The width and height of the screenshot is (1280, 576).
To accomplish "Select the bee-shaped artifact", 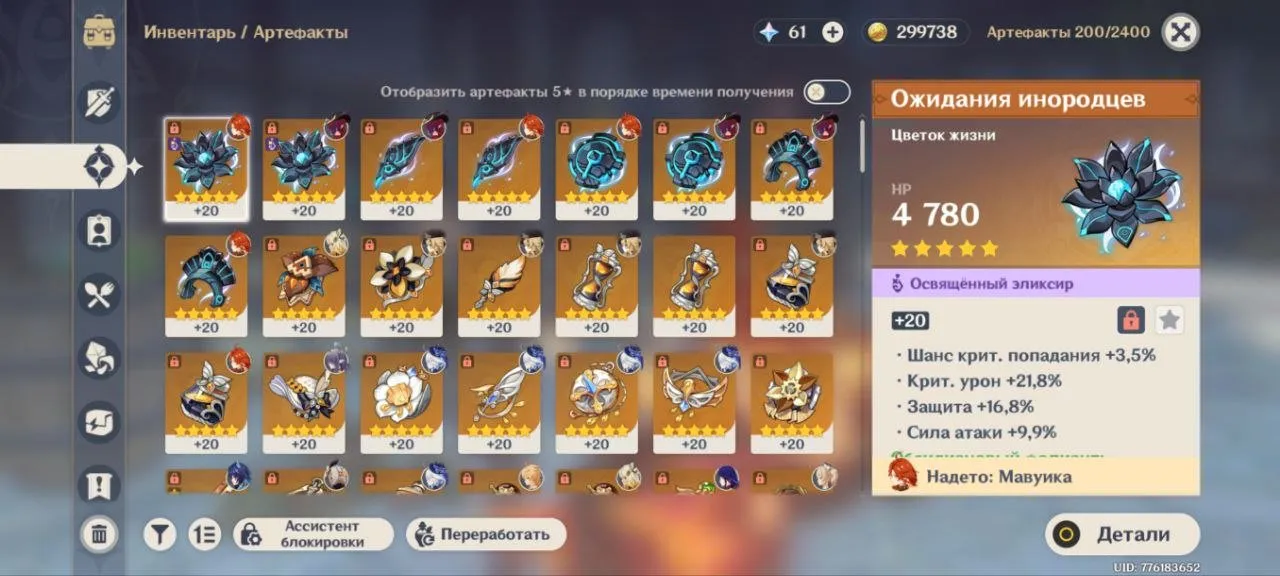I will (x=303, y=393).
